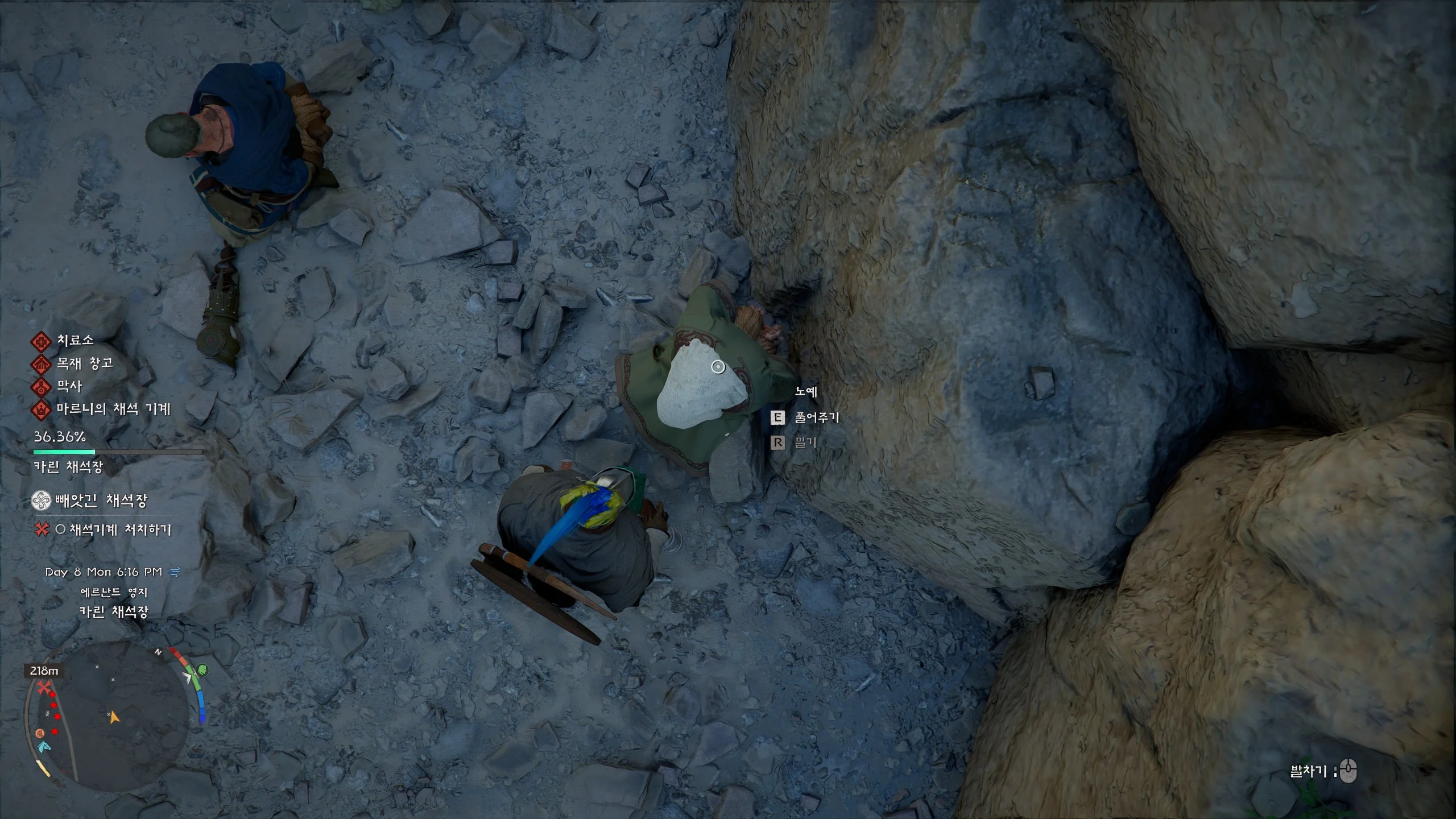Select the 마르니의 채석 기계 boss objective

113,409
